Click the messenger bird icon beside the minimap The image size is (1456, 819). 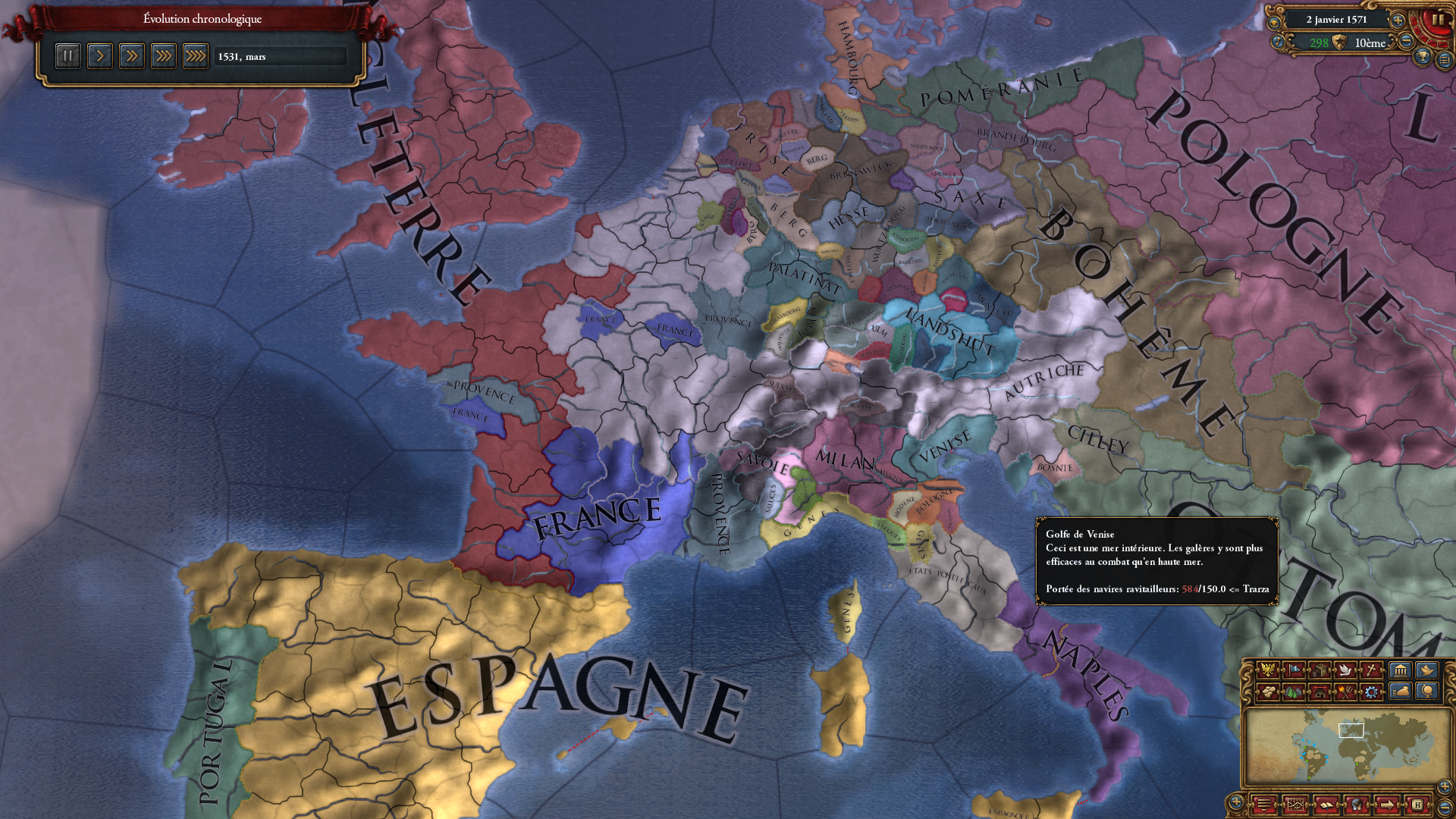(x=1425, y=670)
